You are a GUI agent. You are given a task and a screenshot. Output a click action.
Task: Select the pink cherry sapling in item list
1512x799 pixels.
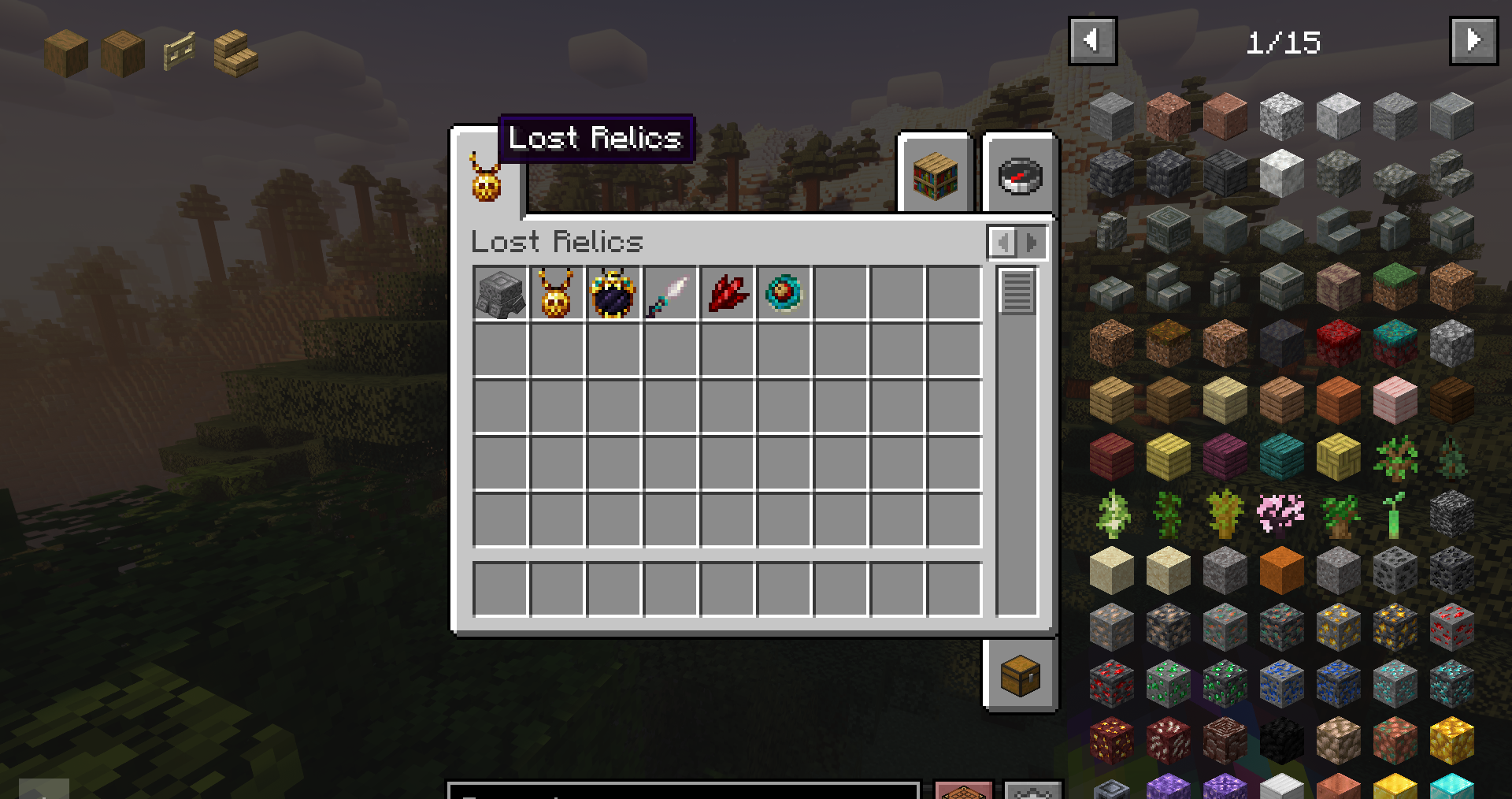(1281, 513)
